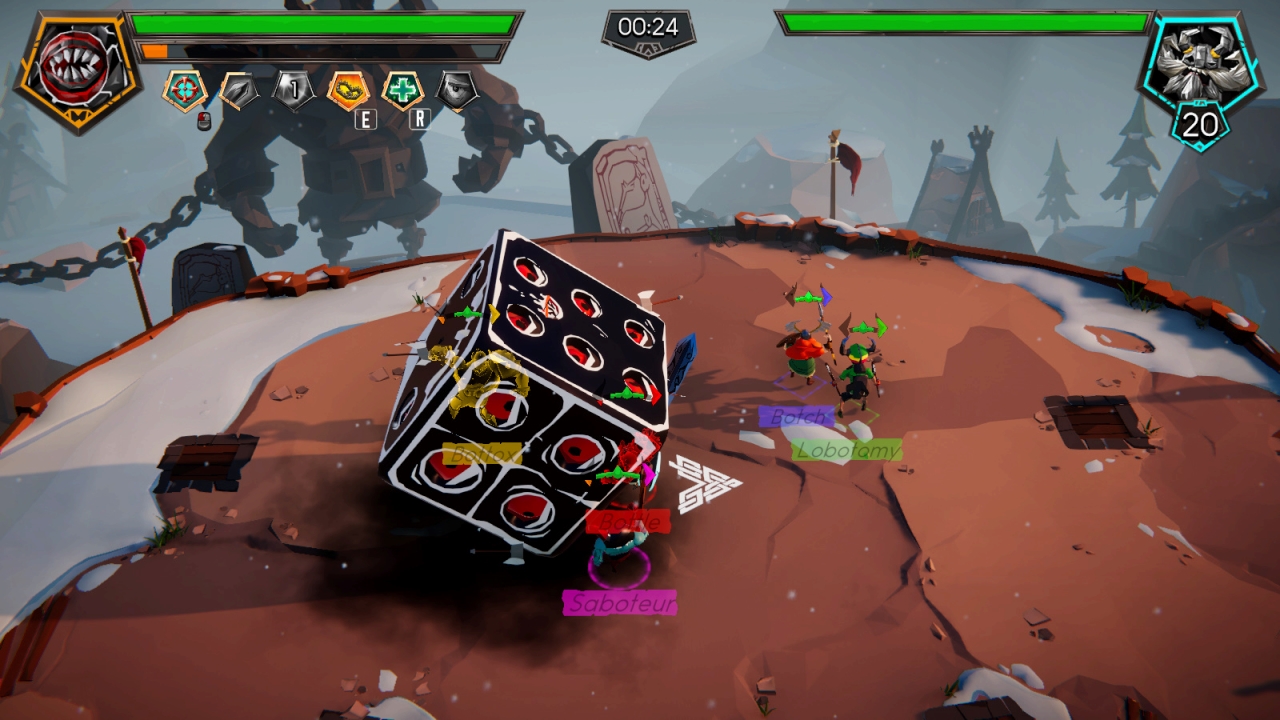1280x720 pixels.
Task: Activate the red crosshair target ability
Action: coord(185,90)
